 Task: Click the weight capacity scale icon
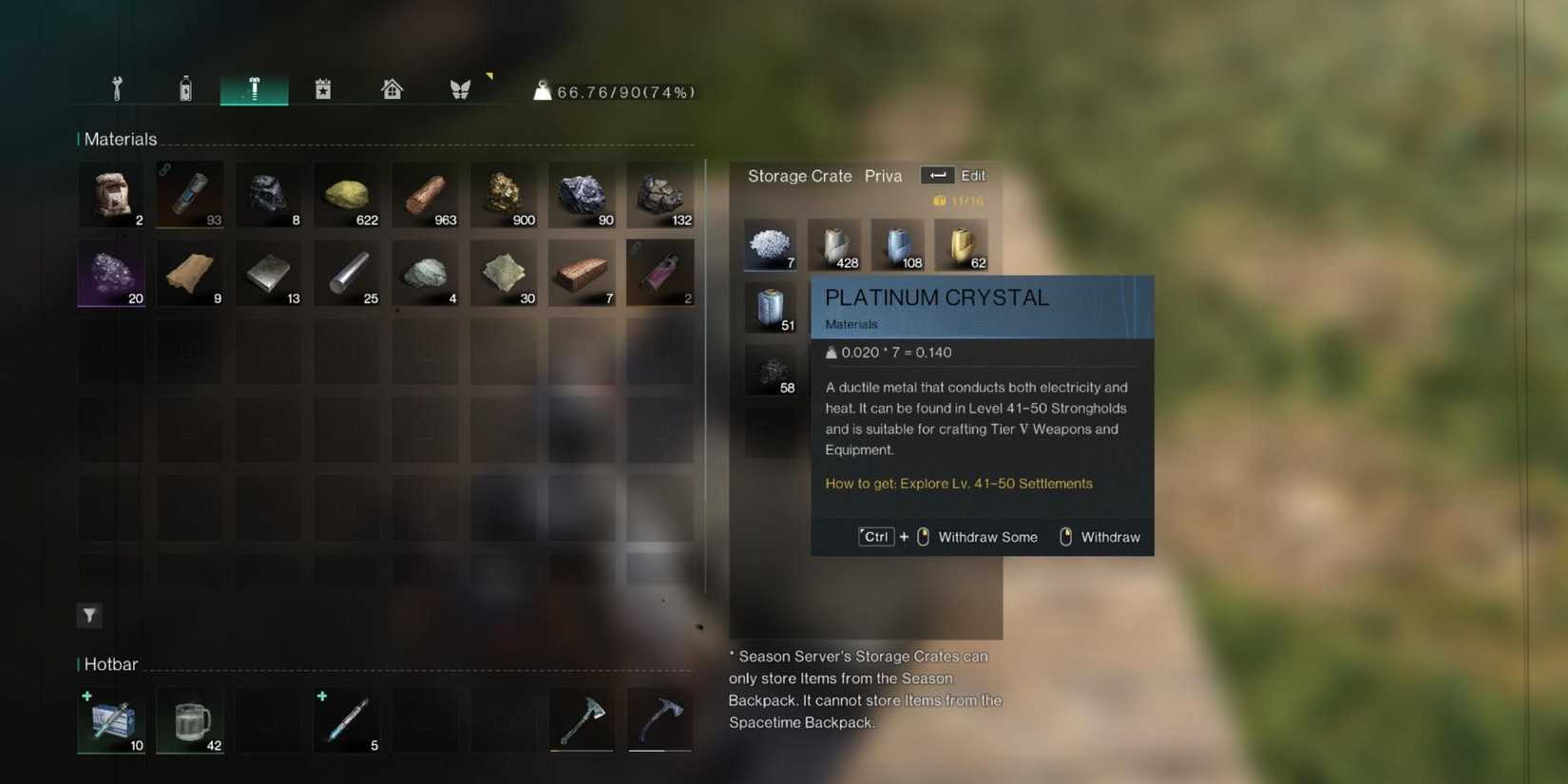[542, 90]
